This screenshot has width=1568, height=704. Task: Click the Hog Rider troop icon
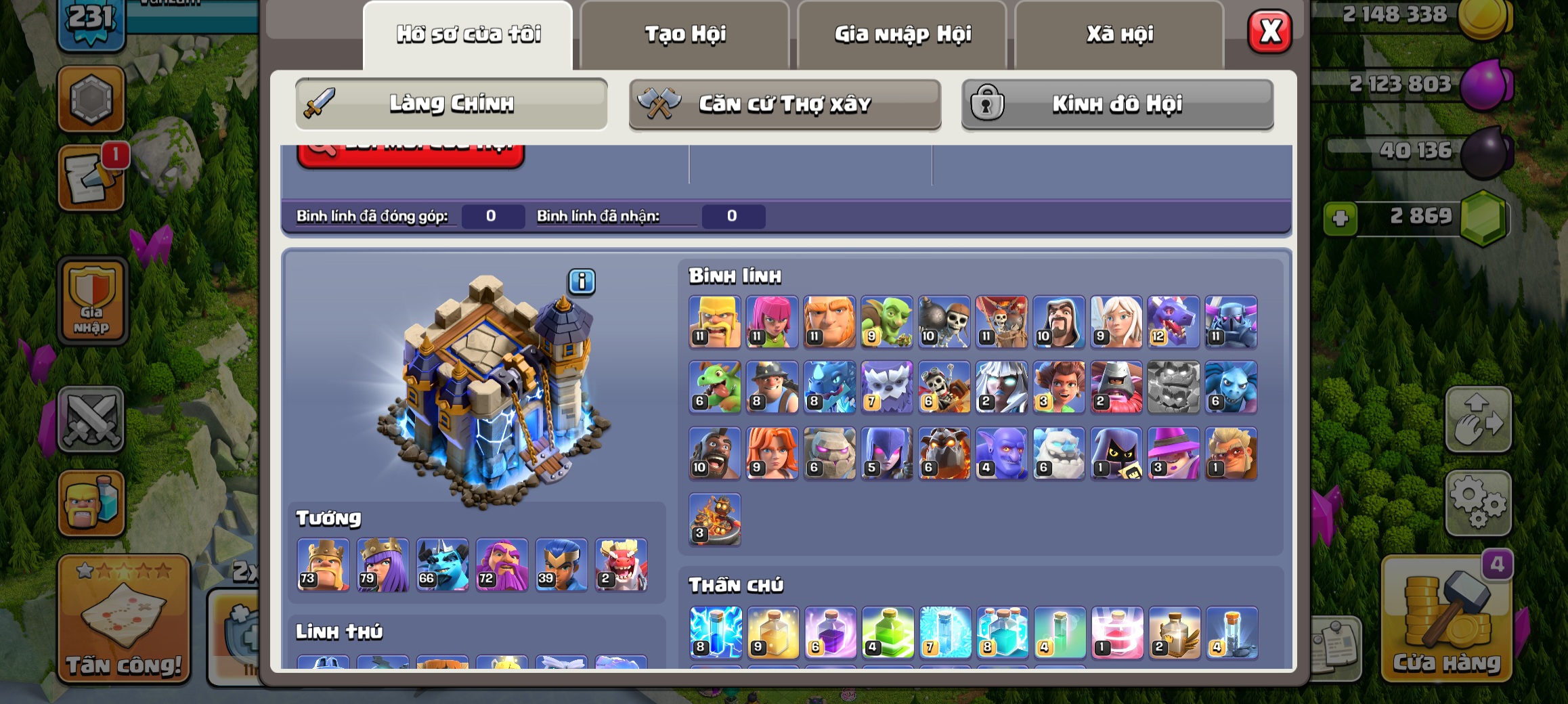[x=715, y=453]
